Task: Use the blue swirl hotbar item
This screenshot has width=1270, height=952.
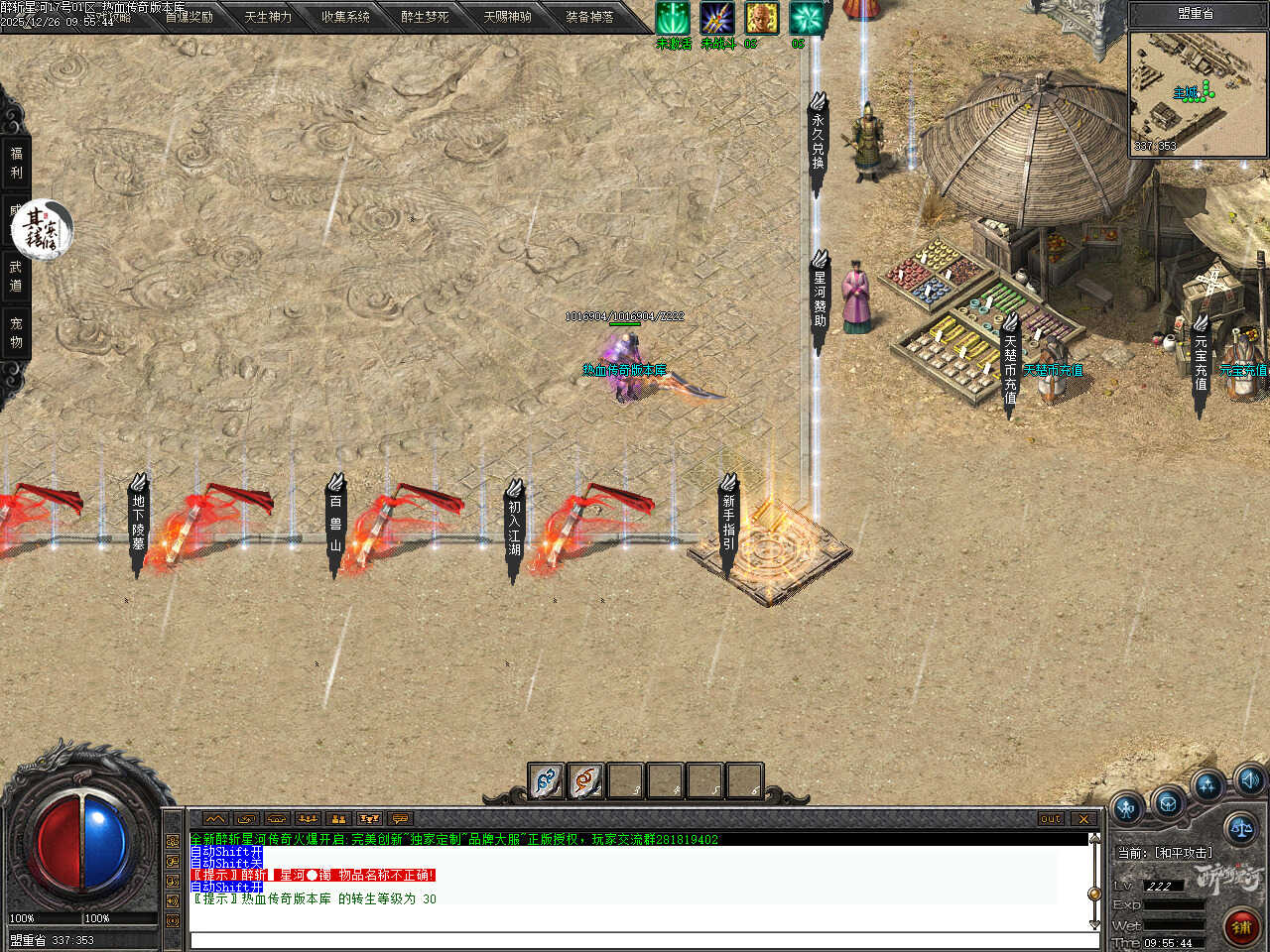Action: point(546,781)
